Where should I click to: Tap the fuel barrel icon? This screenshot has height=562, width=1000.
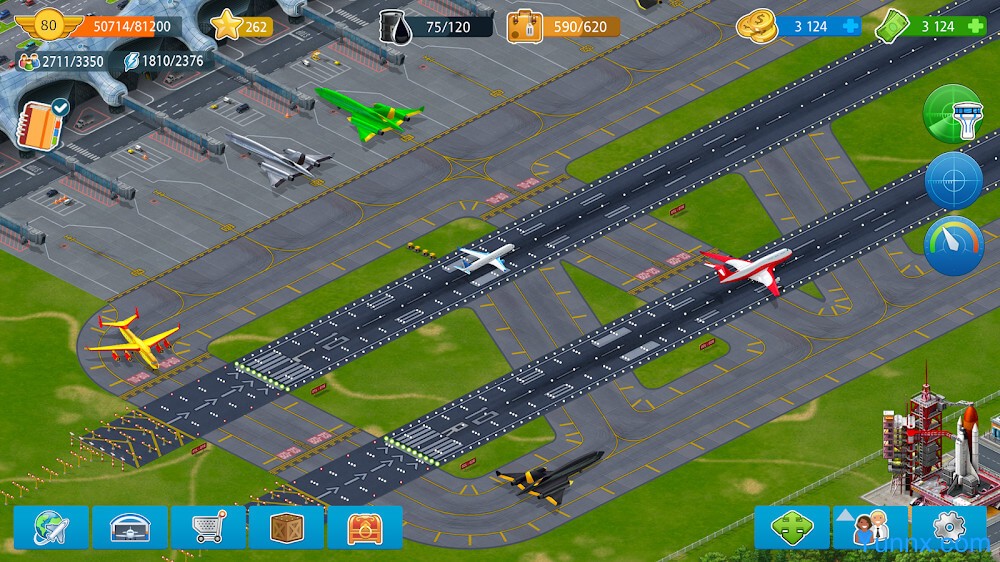pos(395,26)
